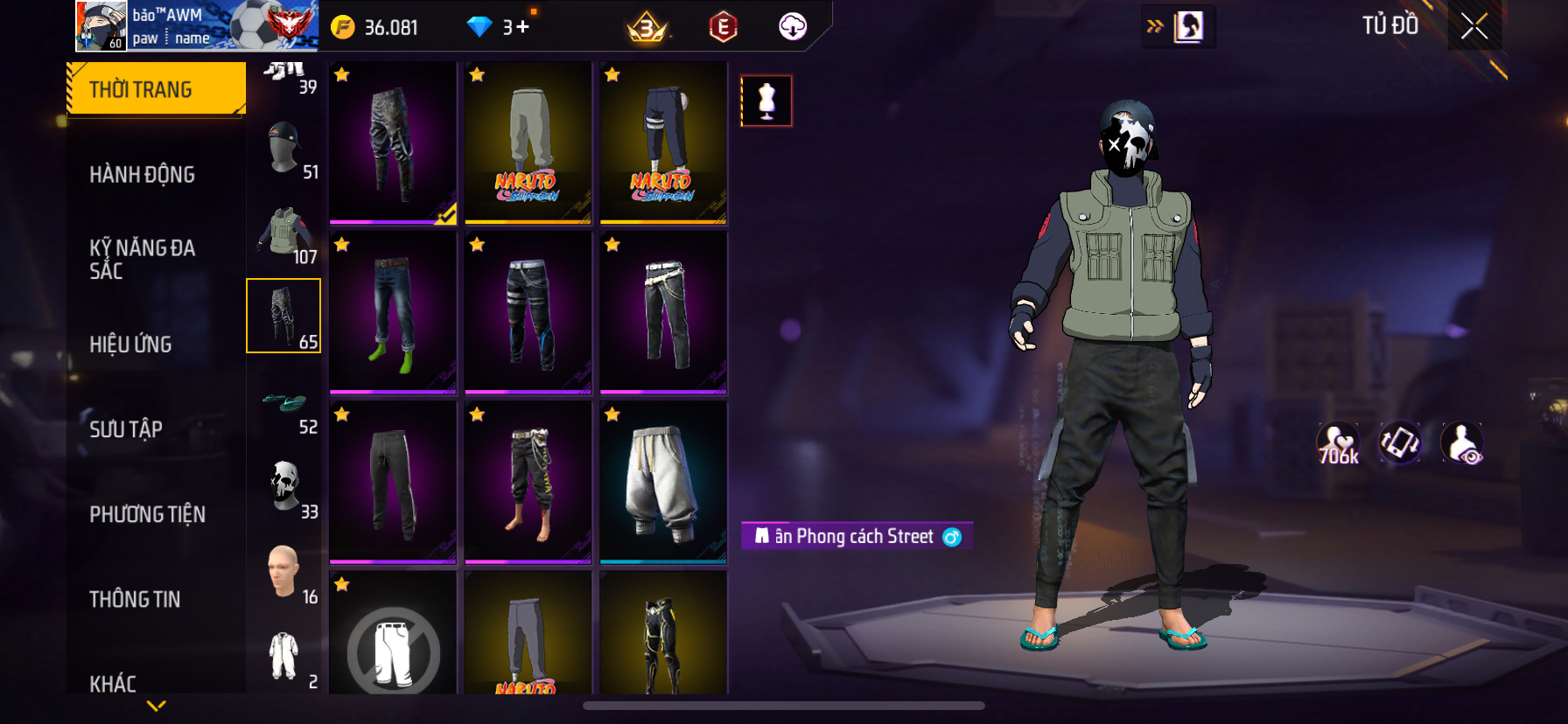Click the cloud download icon
Viewport: 1568px width, 724px height.
(793, 27)
